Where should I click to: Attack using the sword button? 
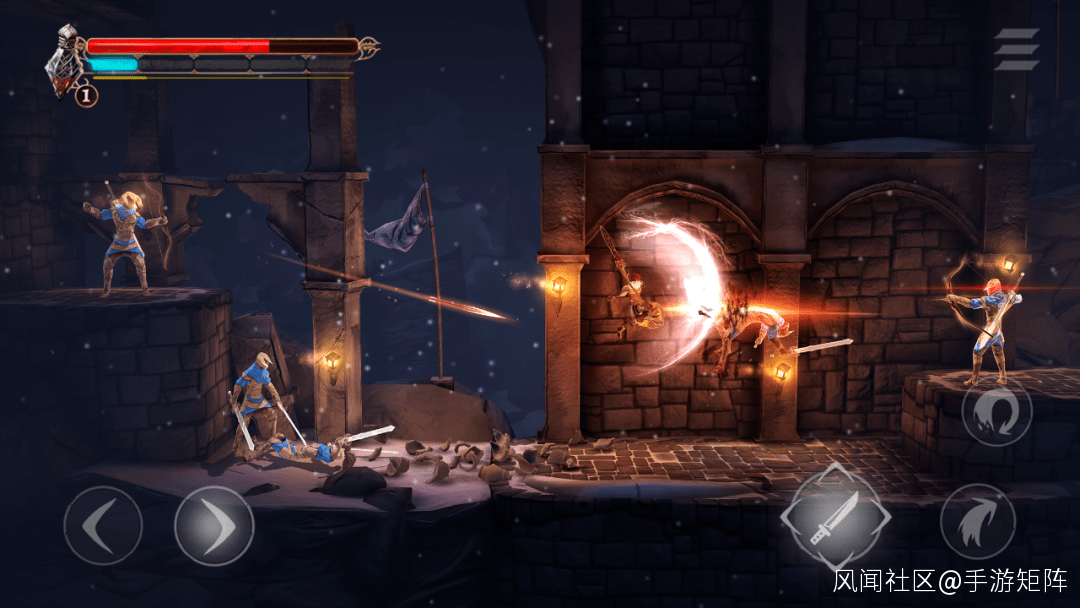[x=835, y=518]
